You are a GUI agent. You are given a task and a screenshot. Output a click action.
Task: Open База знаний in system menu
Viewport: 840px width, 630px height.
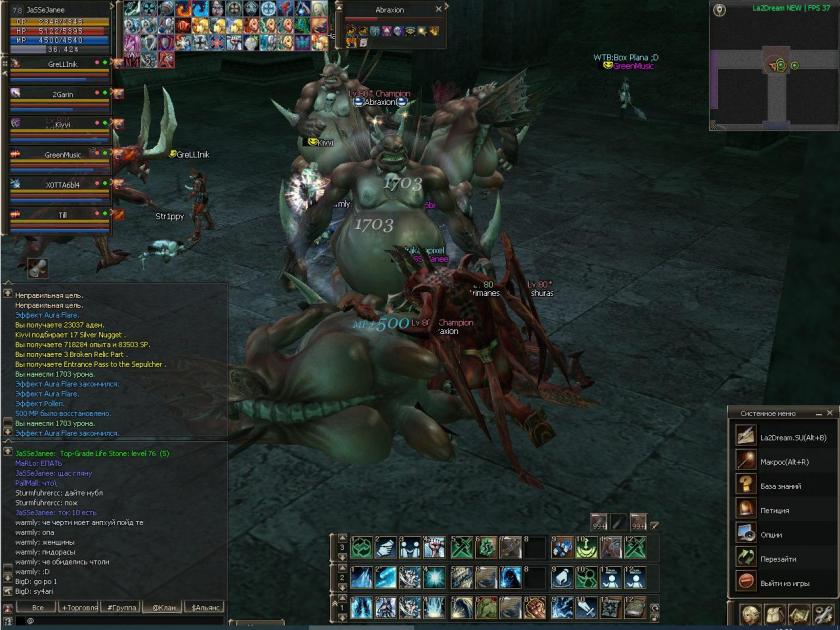point(782,485)
